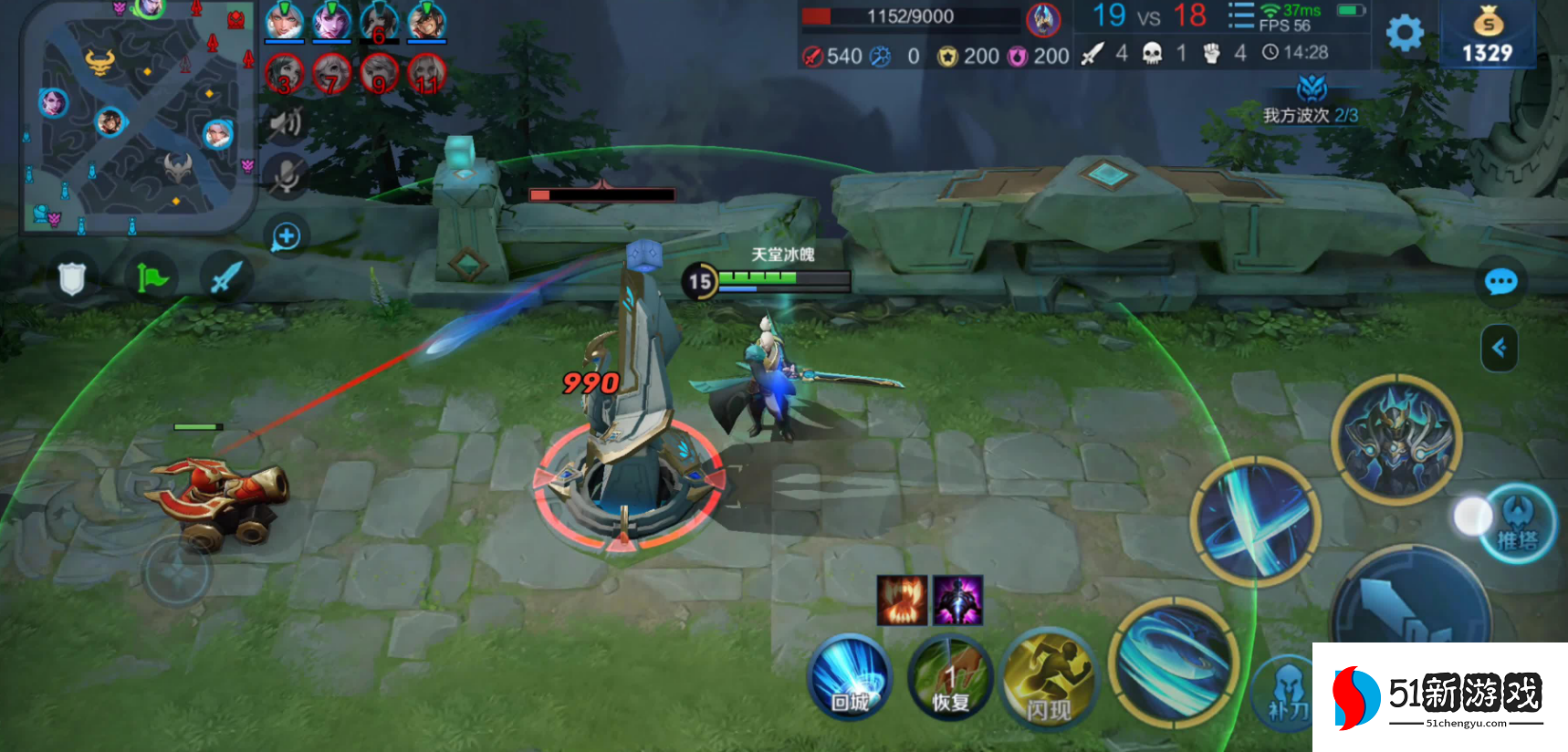Expand the side panel arrow button
The image size is (1568, 752).
tap(1499, 348)
